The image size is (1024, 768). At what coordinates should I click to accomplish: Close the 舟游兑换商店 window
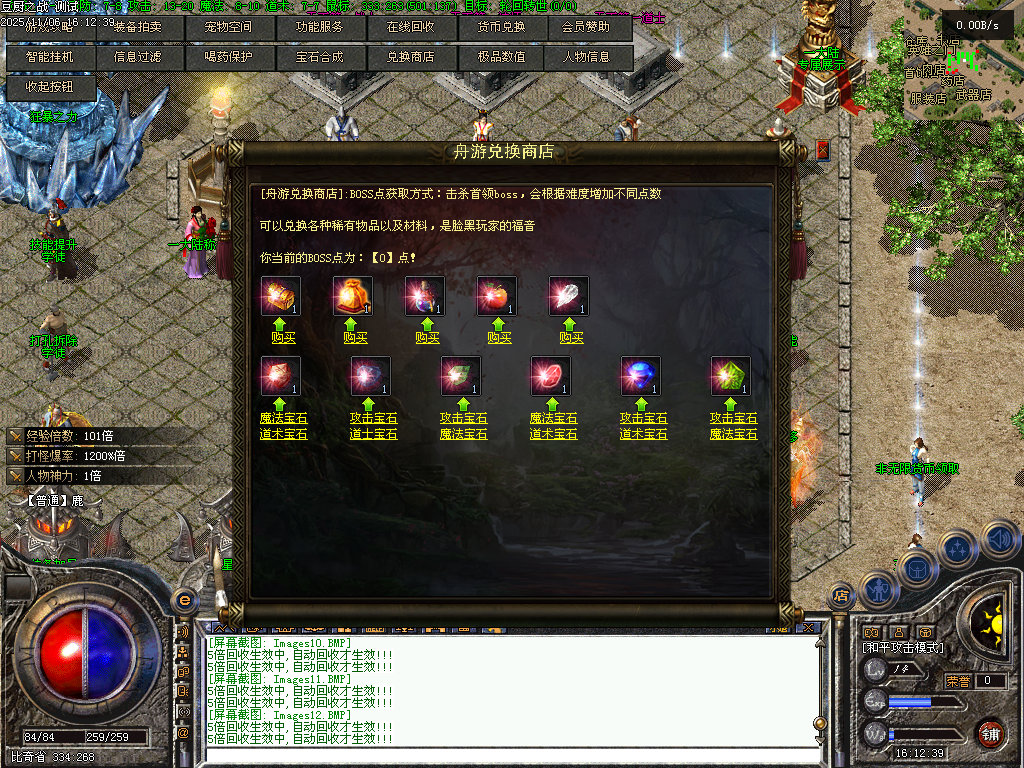pyautogui.click(x=823, y=150)
